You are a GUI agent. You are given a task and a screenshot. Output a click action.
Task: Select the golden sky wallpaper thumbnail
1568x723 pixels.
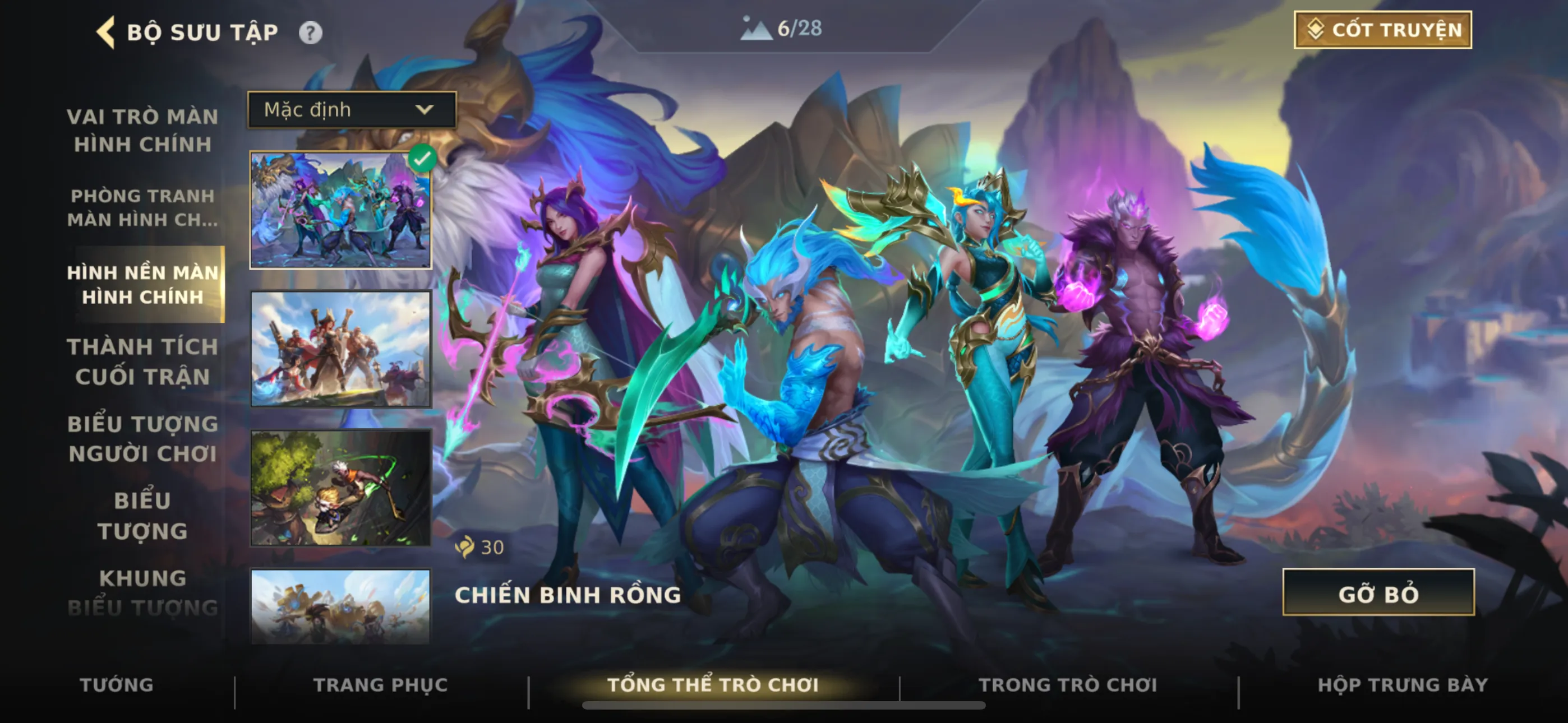click(340, 606)
